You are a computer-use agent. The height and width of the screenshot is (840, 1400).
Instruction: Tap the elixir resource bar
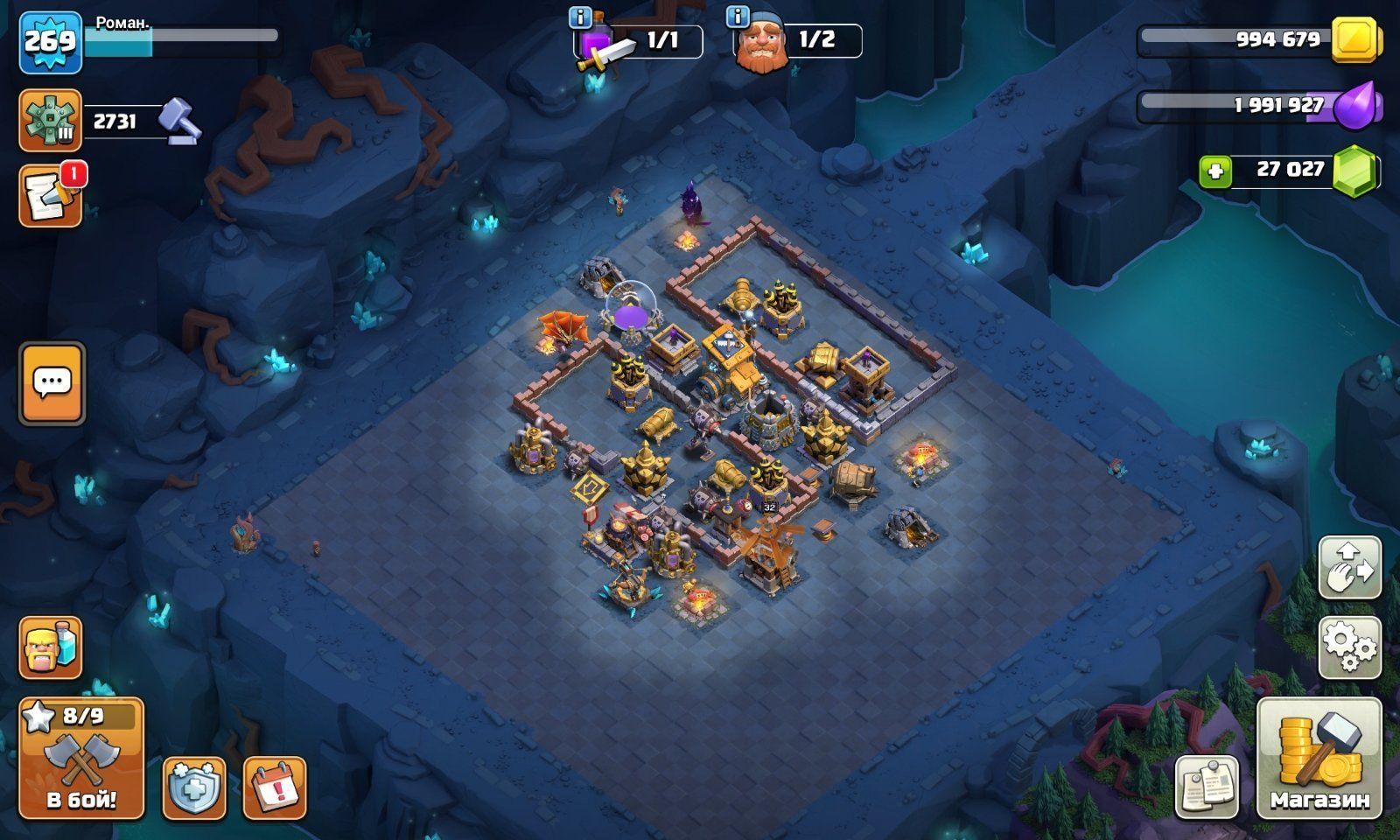pyautogui.click(x=1260, y=106)
